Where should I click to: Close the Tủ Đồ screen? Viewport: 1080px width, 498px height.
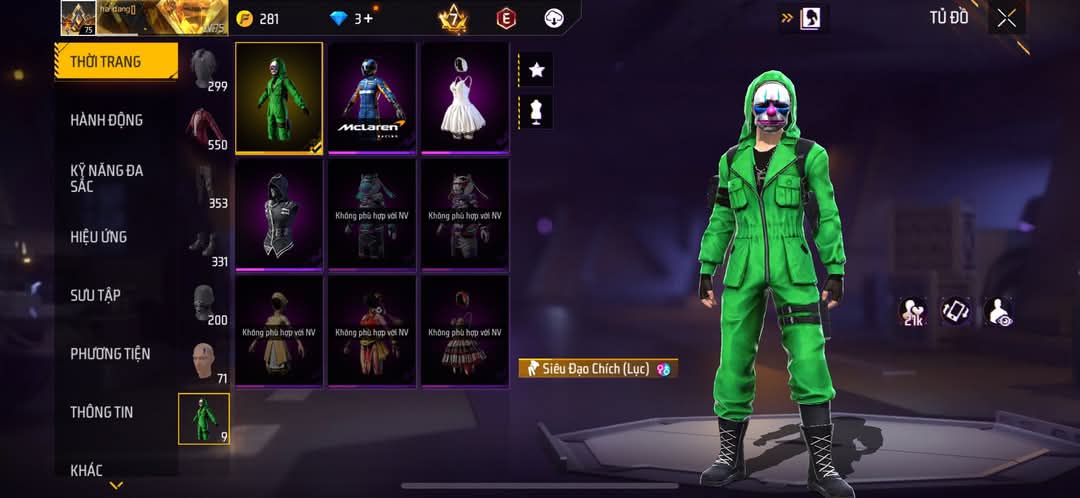click(x=1006, y=18)
